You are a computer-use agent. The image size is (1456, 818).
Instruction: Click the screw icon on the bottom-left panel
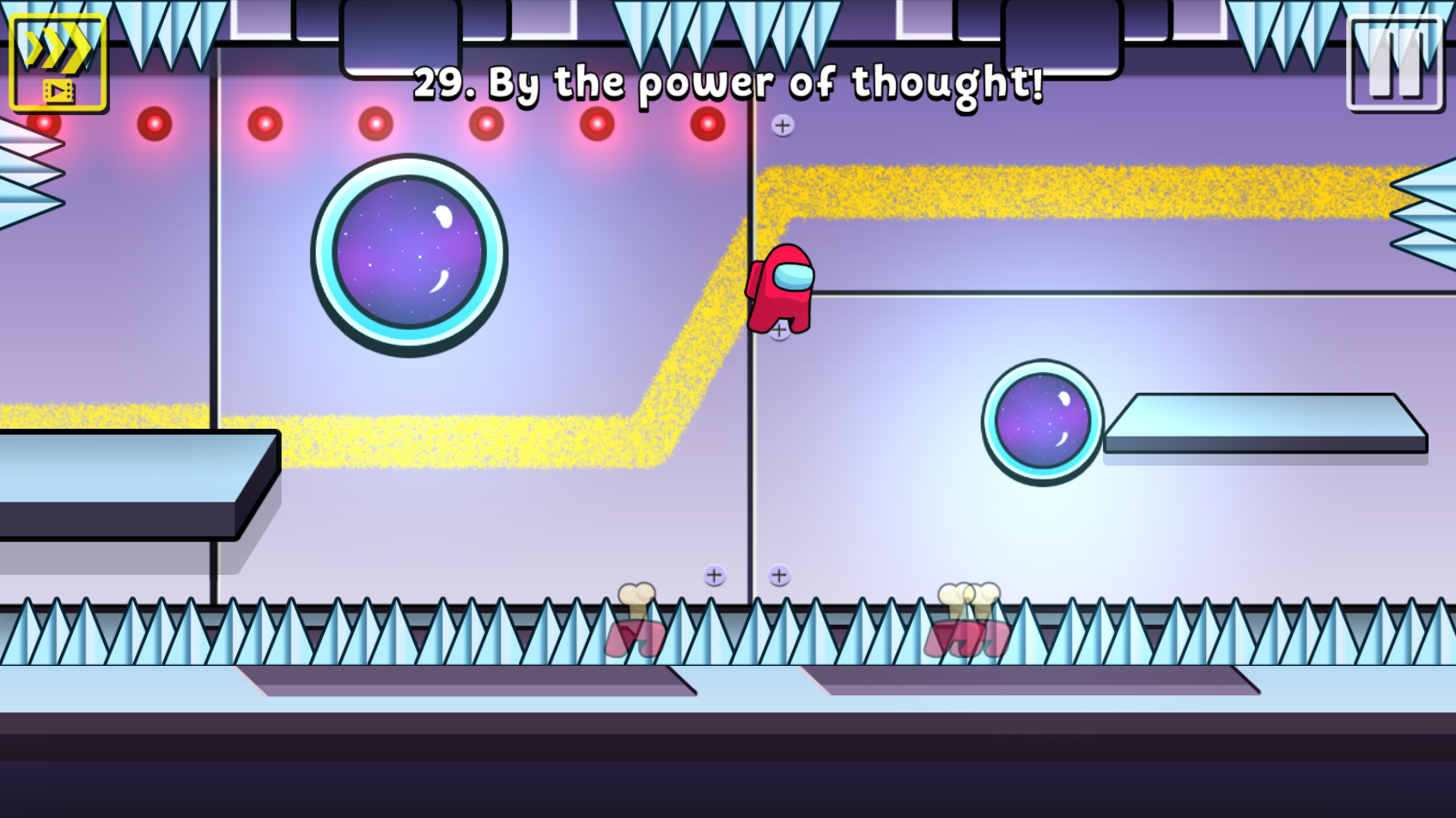tap(712, 575)
